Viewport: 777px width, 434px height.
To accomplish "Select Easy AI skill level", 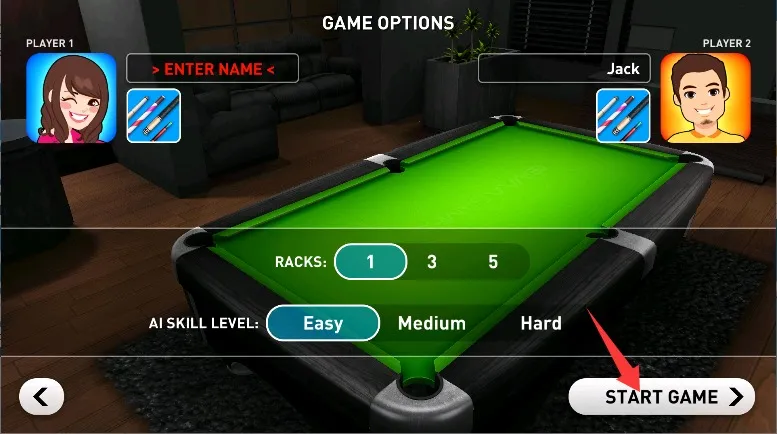I will [323, 323].
